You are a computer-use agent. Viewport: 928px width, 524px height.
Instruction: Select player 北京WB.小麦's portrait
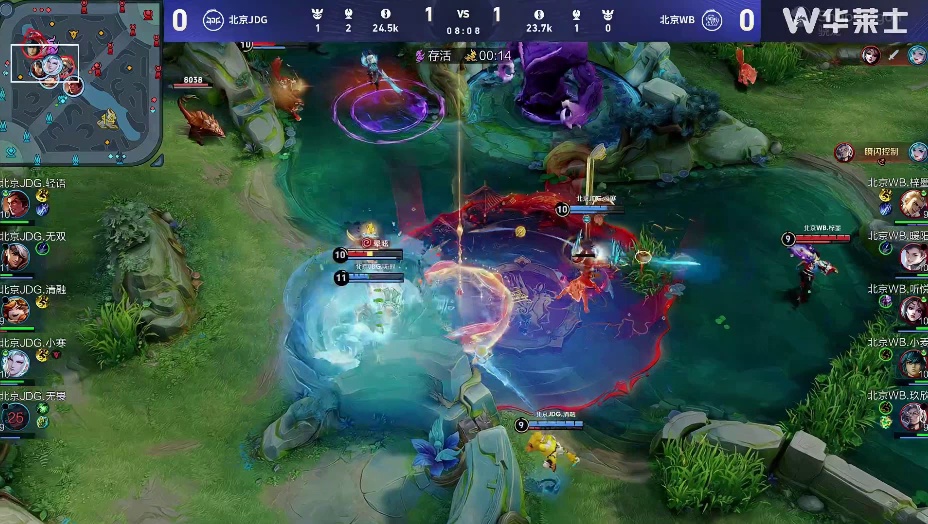(912, 363)
